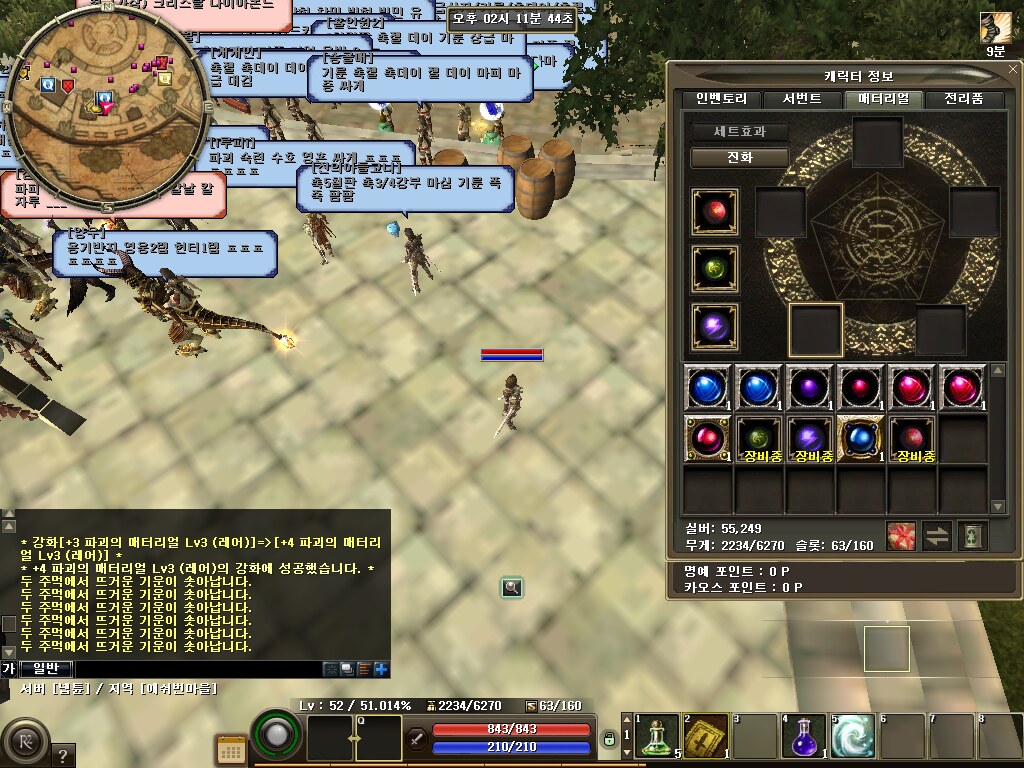1024x768 pixels.
Task: Click the red gift box icon
Action: click(x=901, y=536)
